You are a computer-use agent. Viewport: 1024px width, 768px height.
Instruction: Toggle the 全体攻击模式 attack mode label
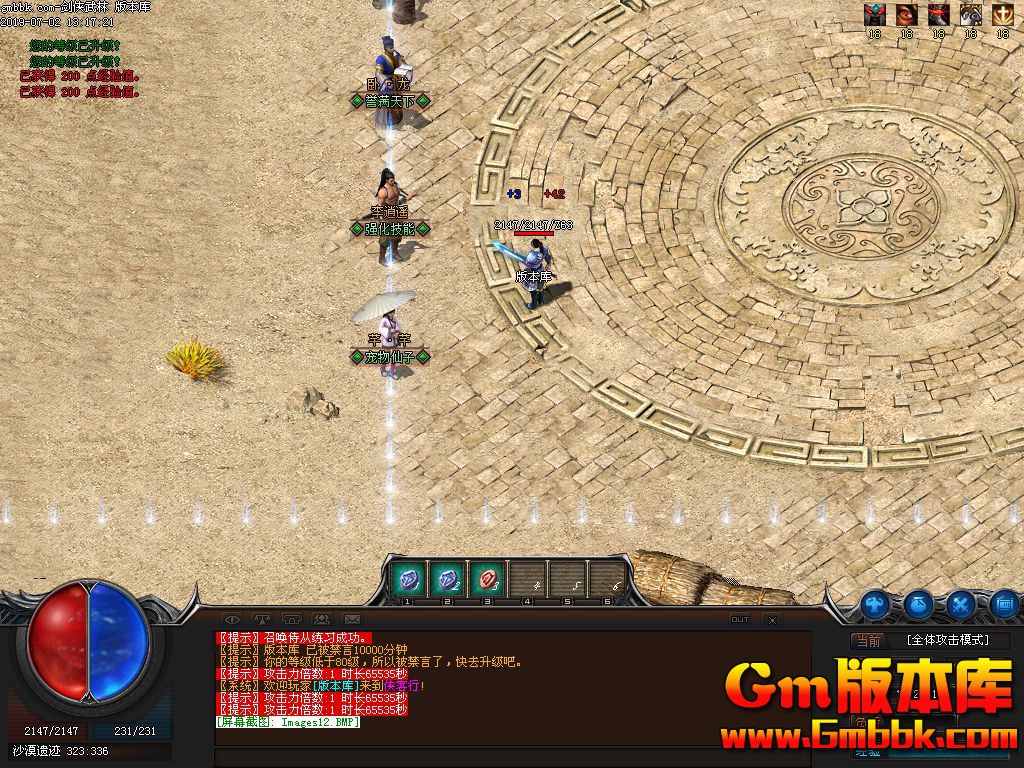(946, 641)
